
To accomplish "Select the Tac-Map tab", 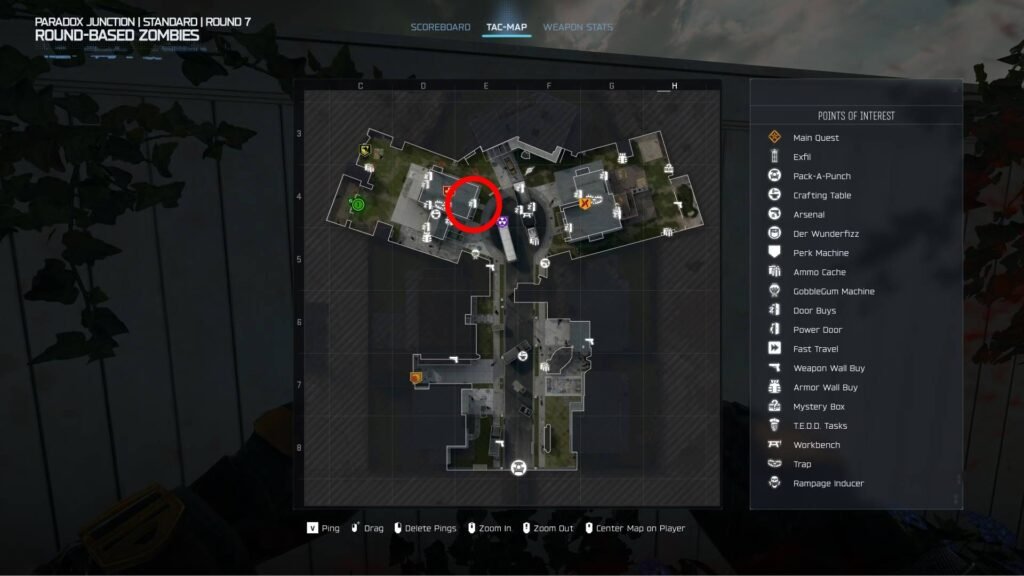I will [506, 27].
